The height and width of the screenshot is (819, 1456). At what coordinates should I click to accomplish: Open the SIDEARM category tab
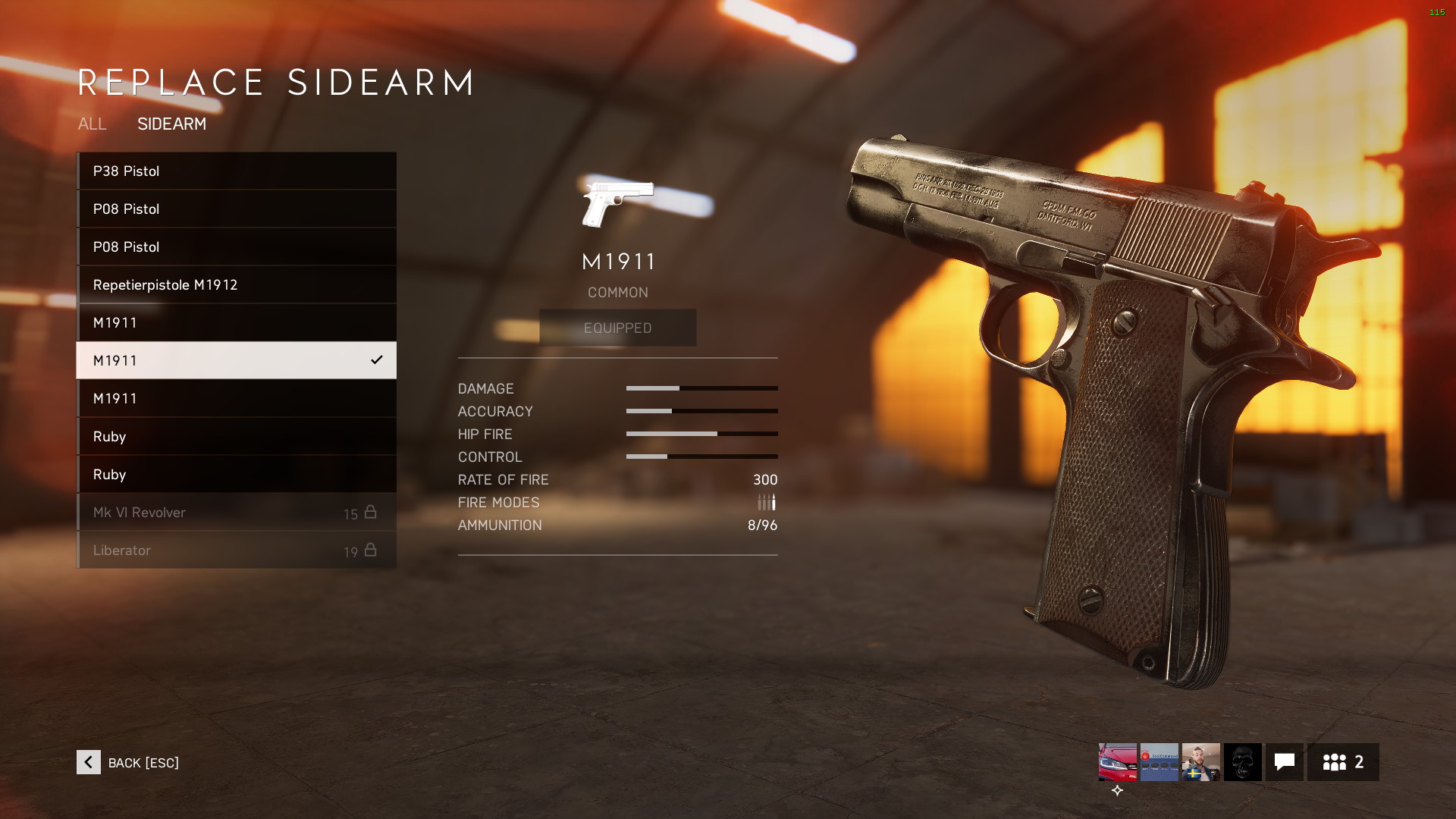coord(171,124)
